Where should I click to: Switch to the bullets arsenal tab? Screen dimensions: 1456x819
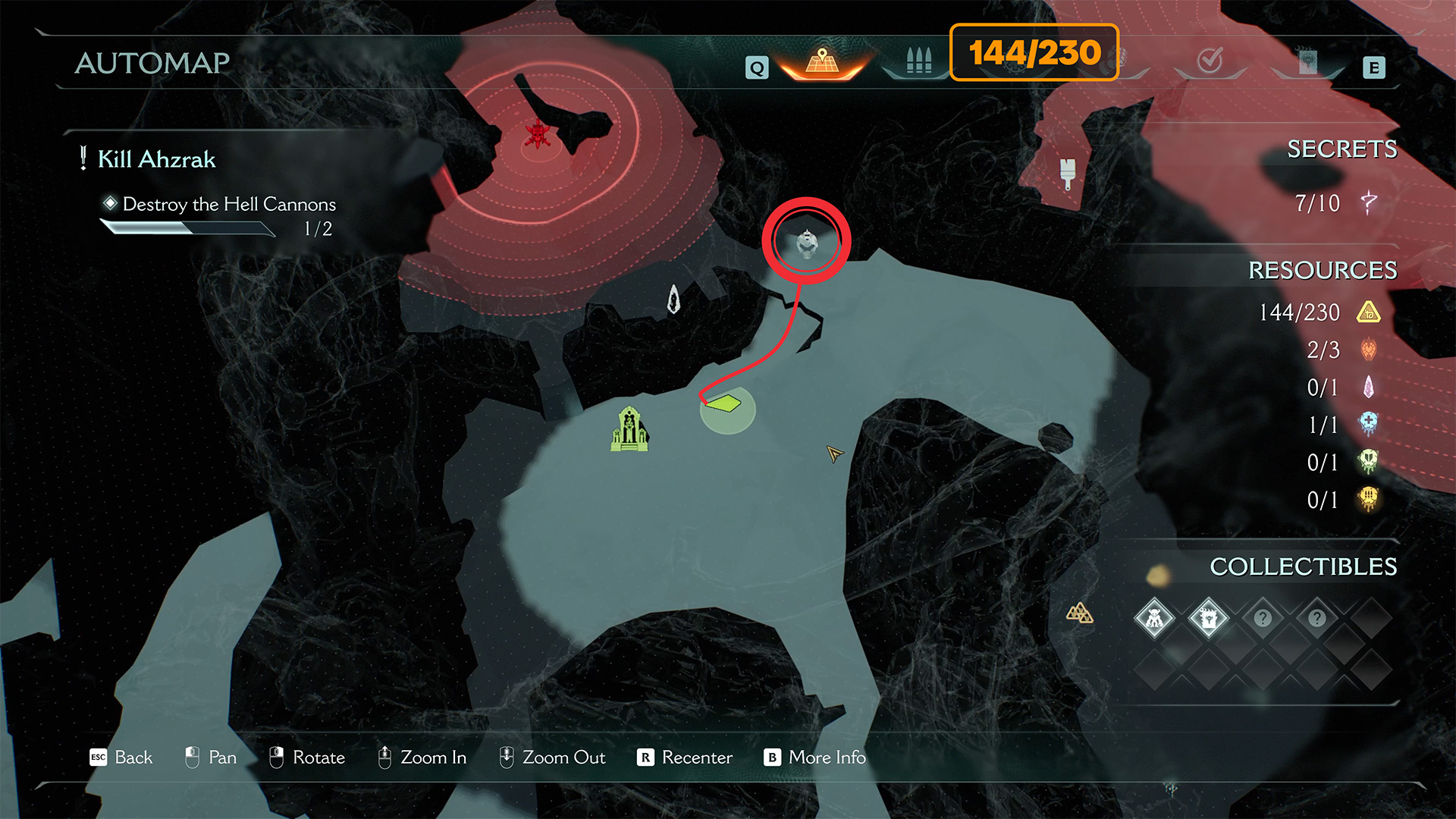pyautogui.click(x=918, y=61)
